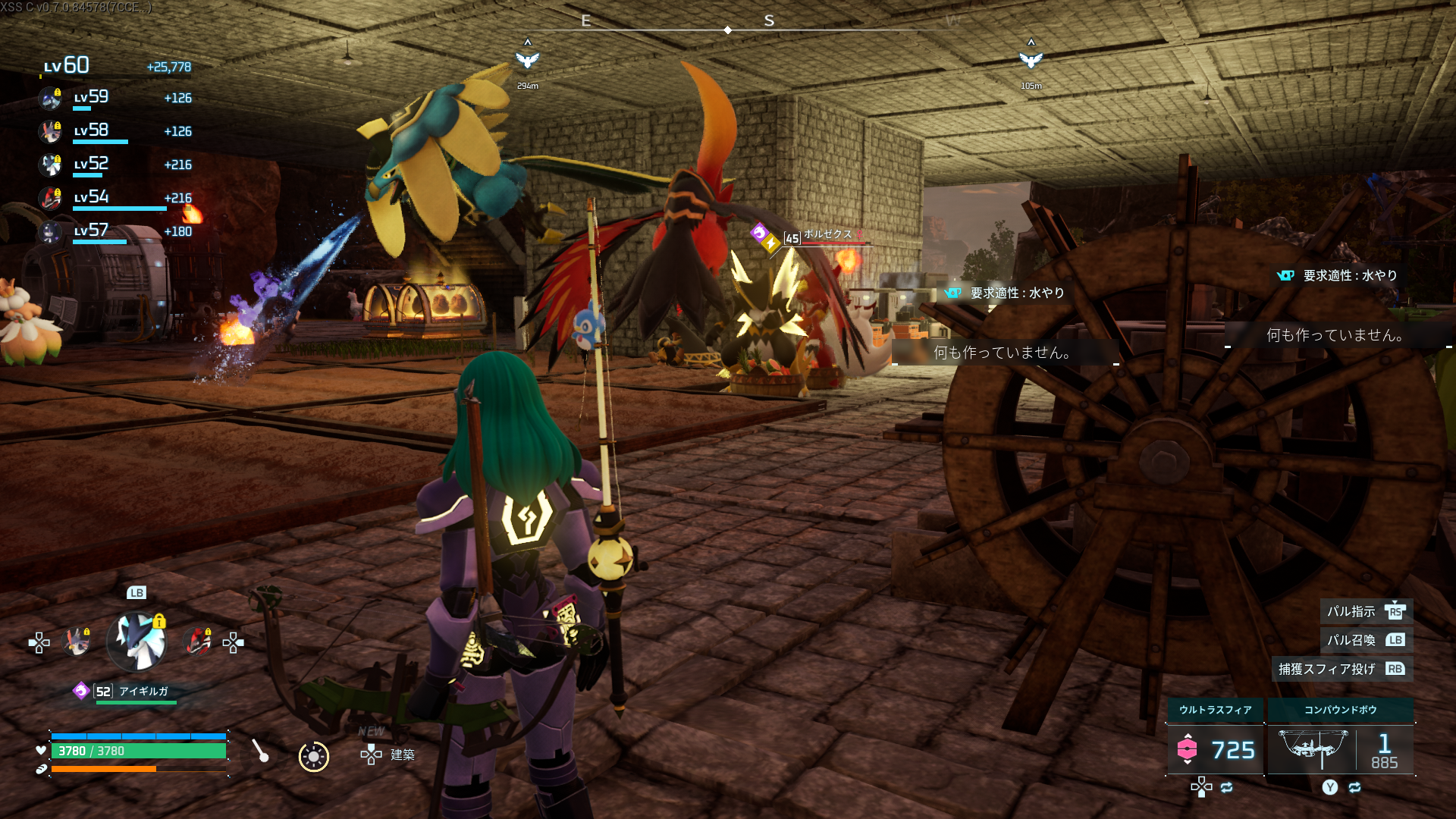Click the compass waypoint marker at 105m
The image size is (1456, 819).
point(1031,60)
